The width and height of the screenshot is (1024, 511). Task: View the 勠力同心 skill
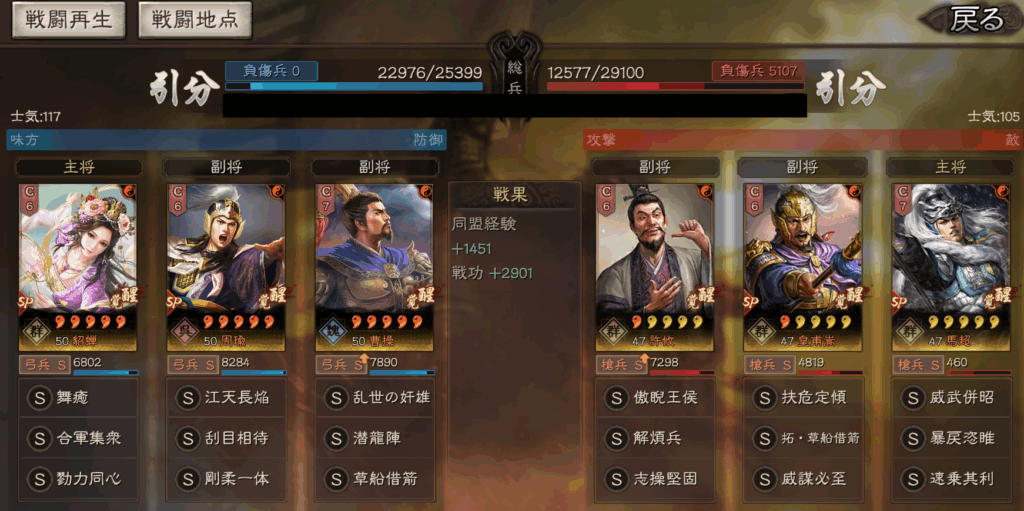tap(78, 479)
